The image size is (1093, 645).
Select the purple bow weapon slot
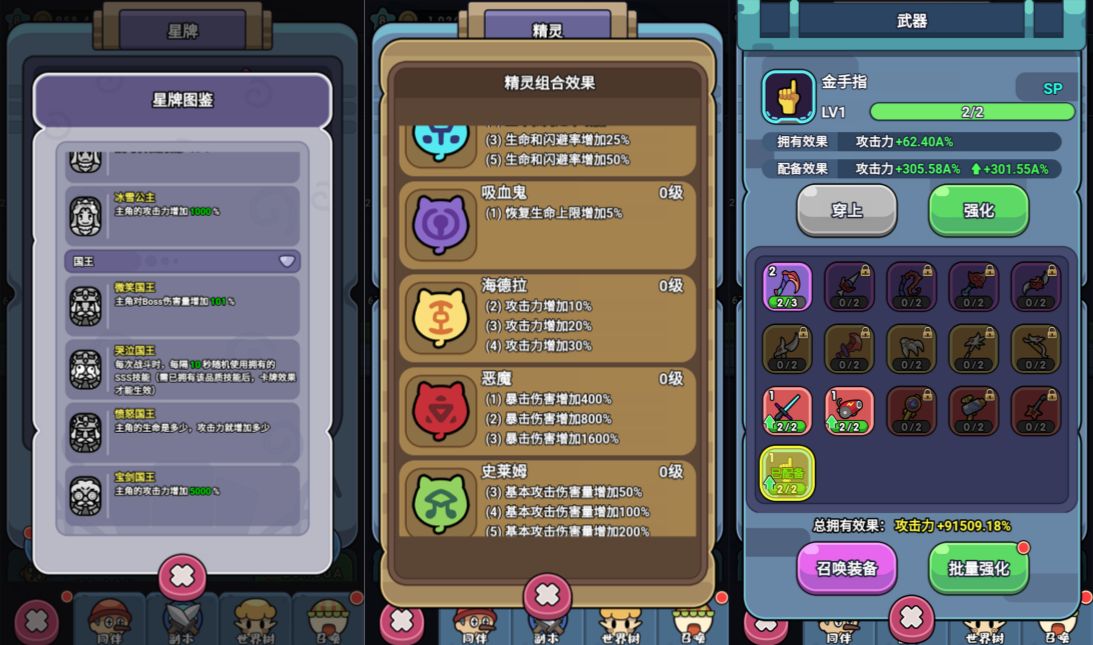pyautogui.click(x=787, y=287)
